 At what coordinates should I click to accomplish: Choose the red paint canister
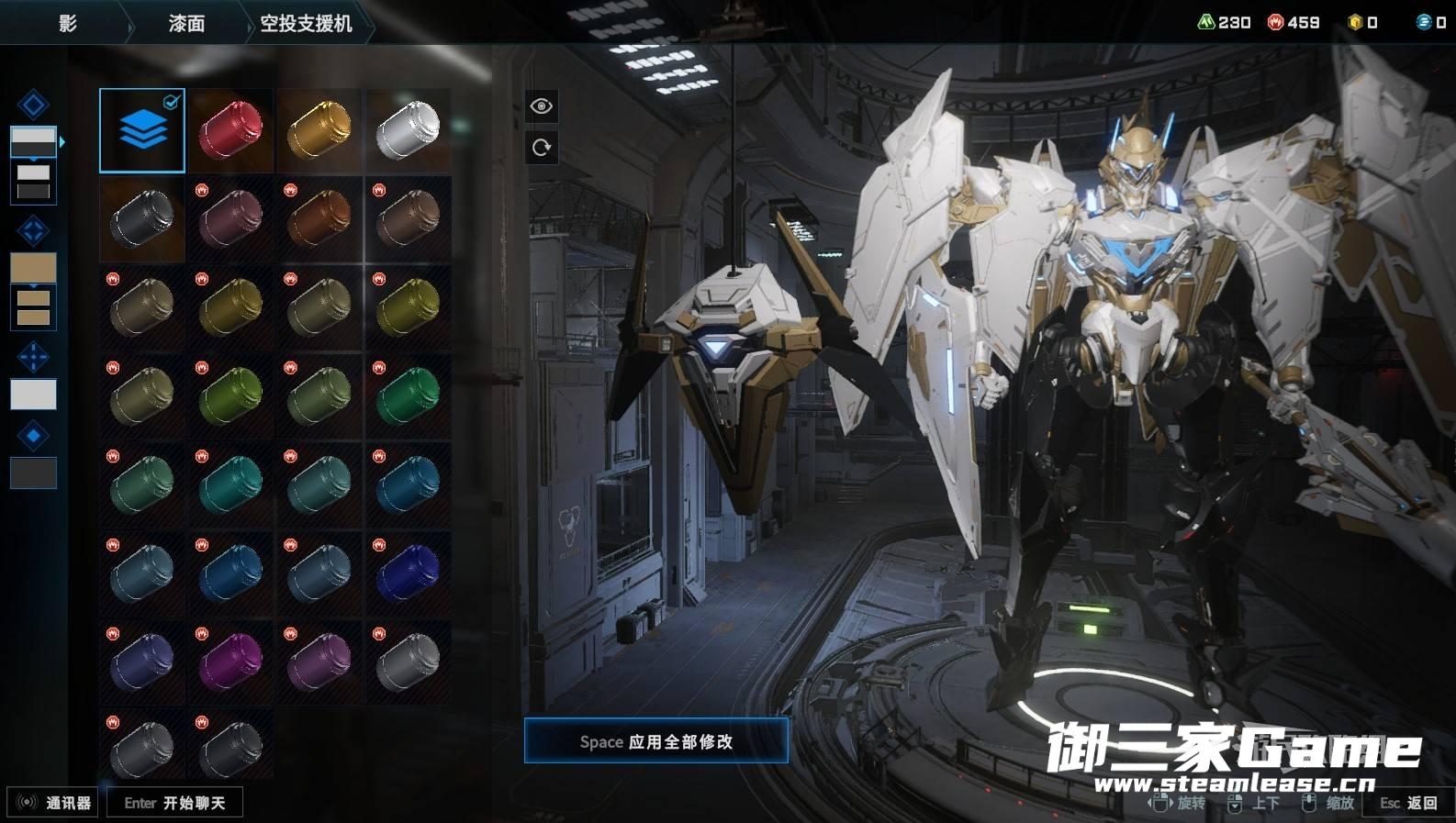tap(230, 130)
